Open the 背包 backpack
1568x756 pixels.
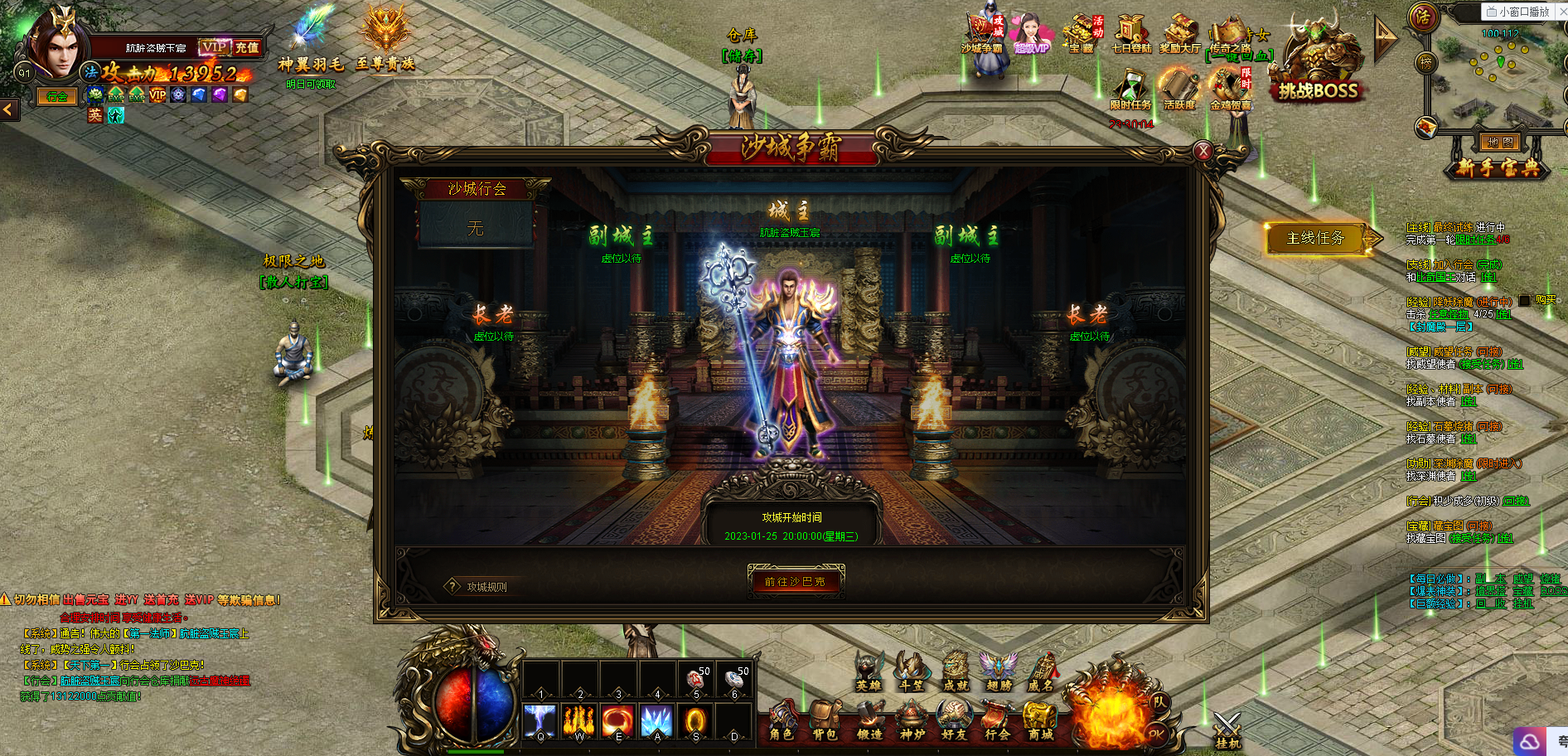825,720
